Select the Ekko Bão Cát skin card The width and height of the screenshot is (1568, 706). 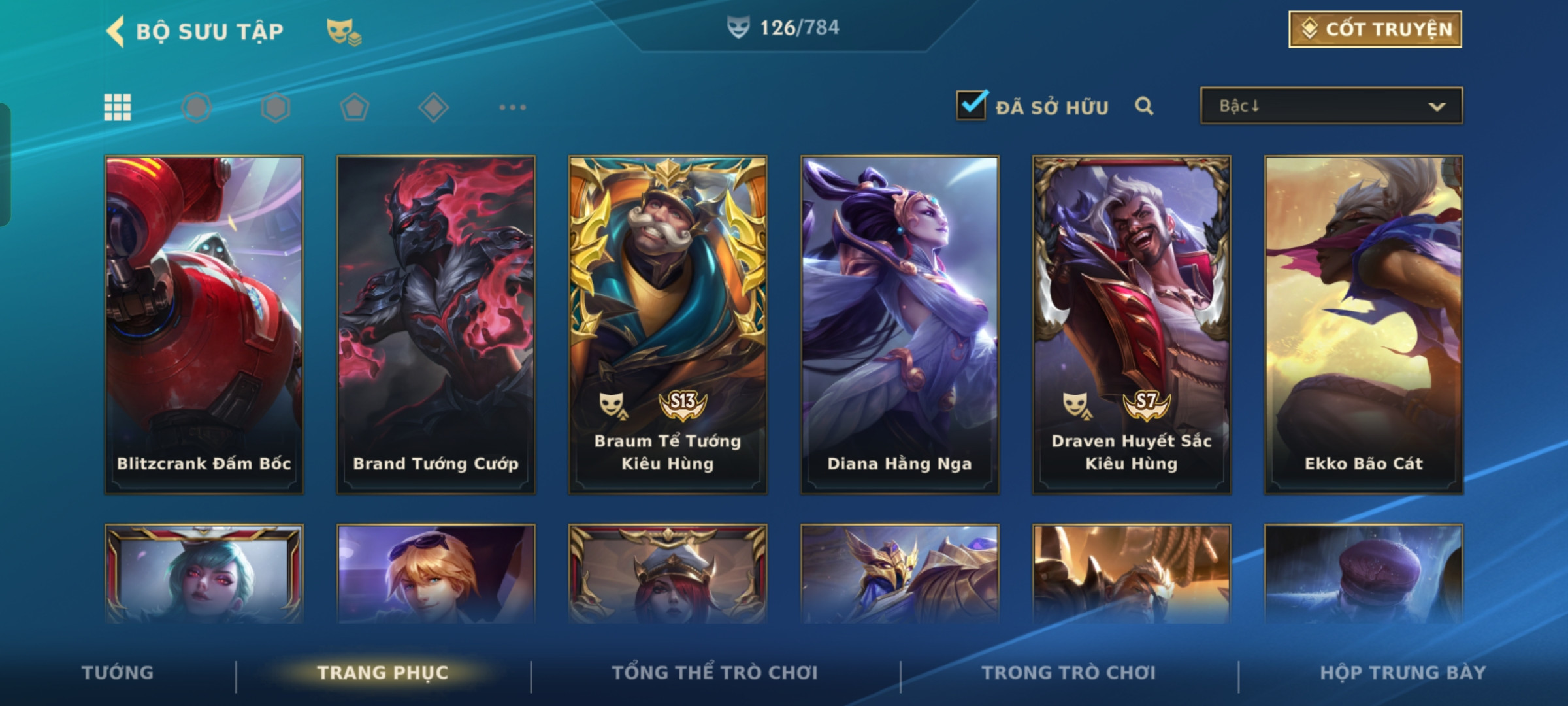coord(1364,324)
